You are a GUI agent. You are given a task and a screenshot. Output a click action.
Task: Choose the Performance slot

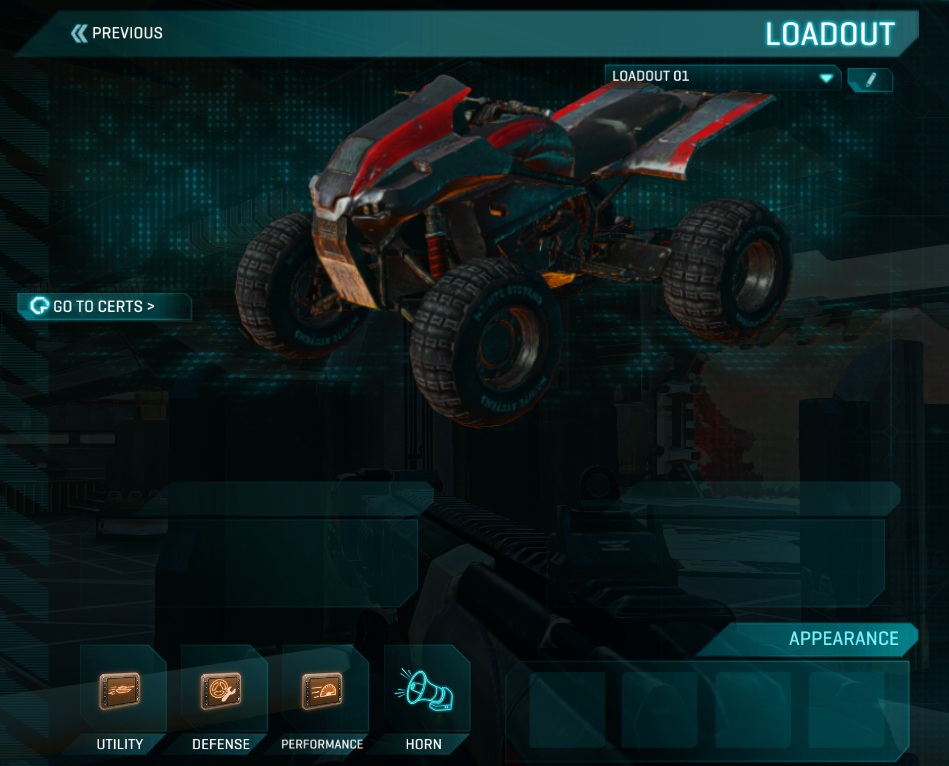(322, 691)
